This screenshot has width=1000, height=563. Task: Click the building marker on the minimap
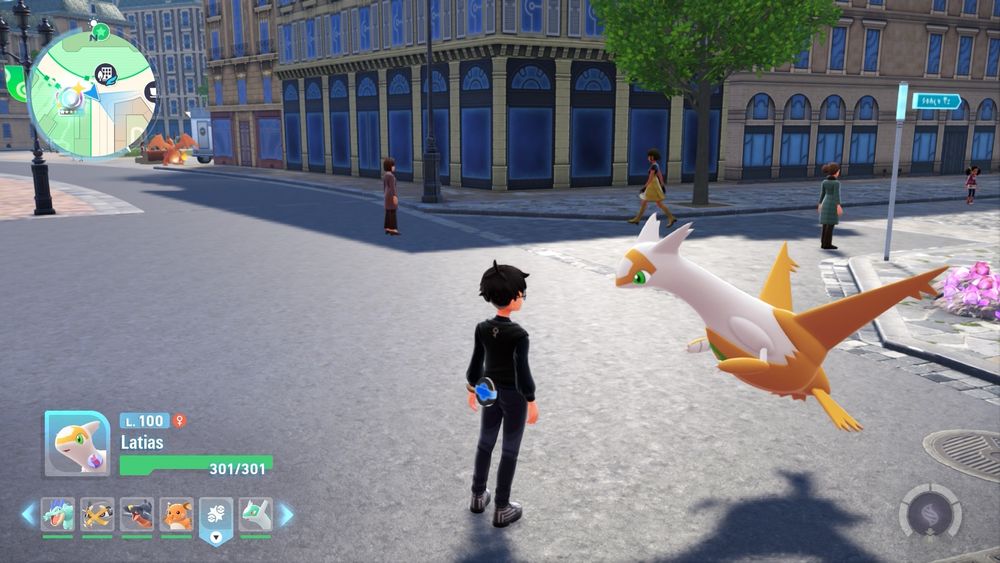point(105,73)
